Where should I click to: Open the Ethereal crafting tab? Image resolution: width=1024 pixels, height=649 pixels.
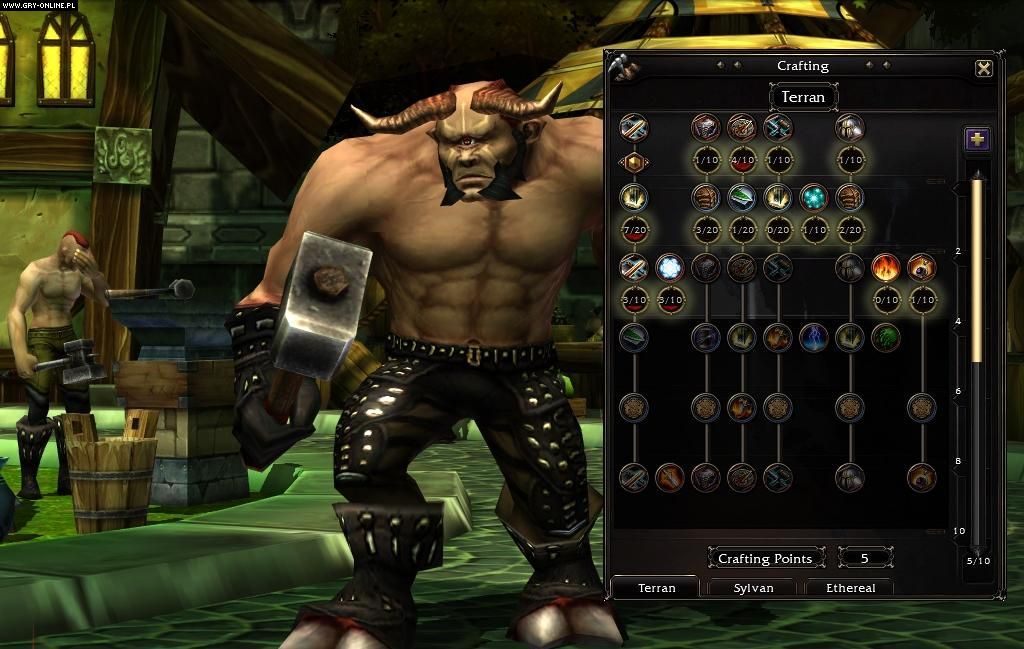point(850,588)
